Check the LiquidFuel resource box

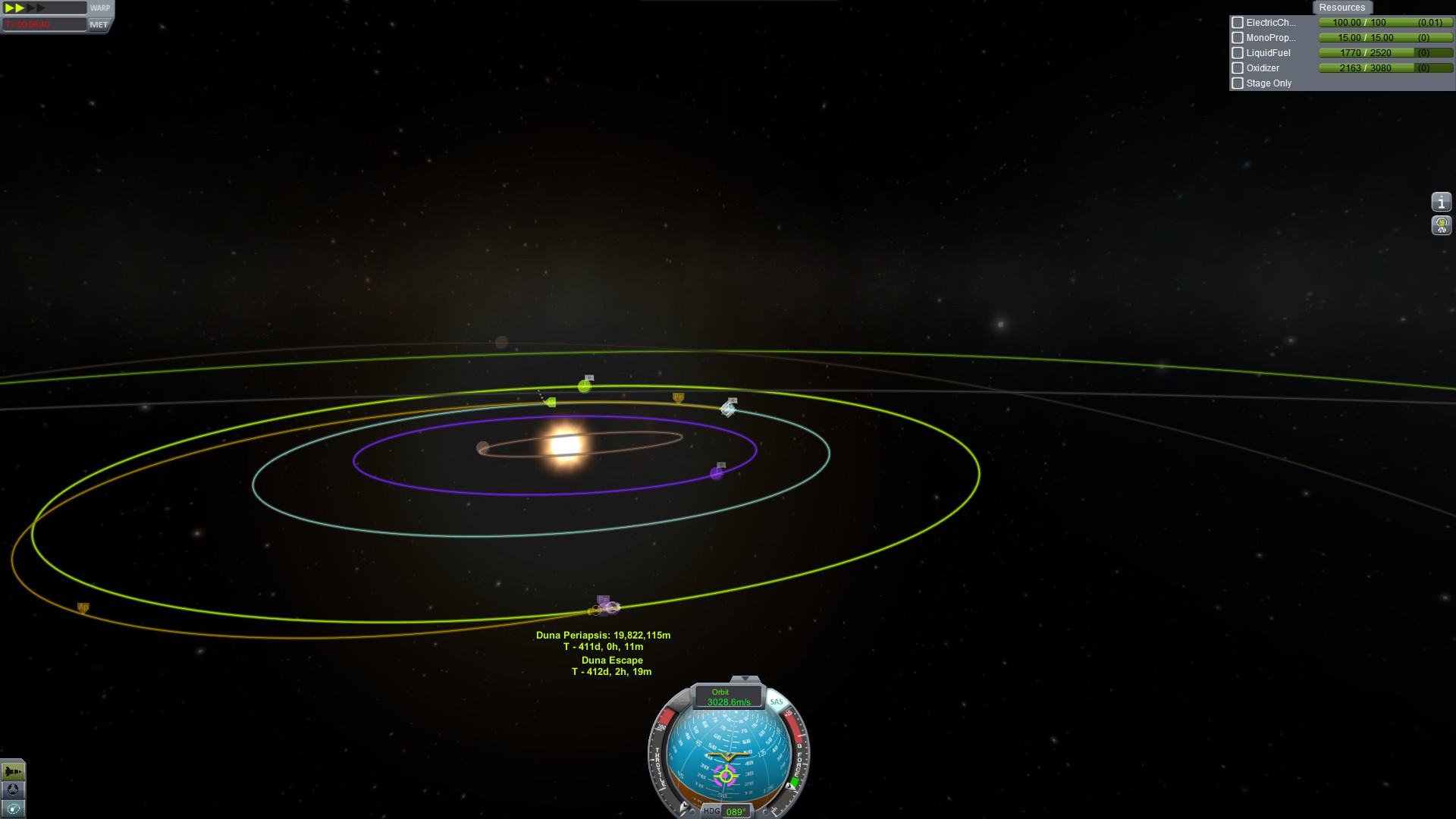point(1238,53)
